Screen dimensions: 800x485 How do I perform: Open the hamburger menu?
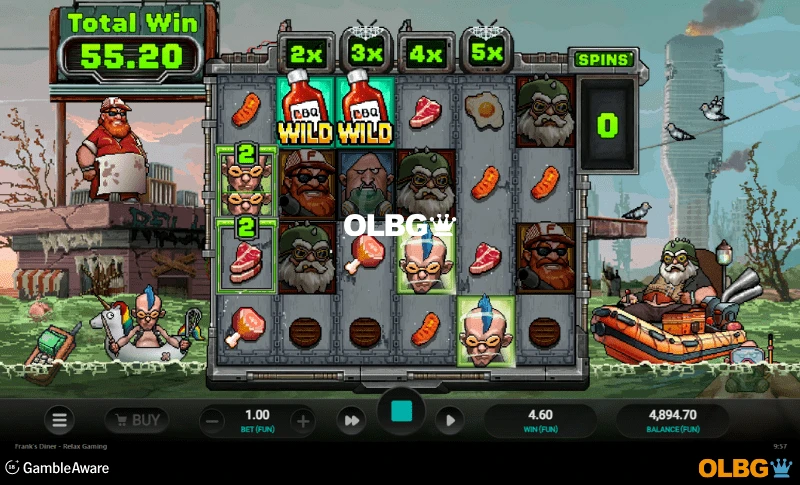pyautogui.click(x=59, y=421)
